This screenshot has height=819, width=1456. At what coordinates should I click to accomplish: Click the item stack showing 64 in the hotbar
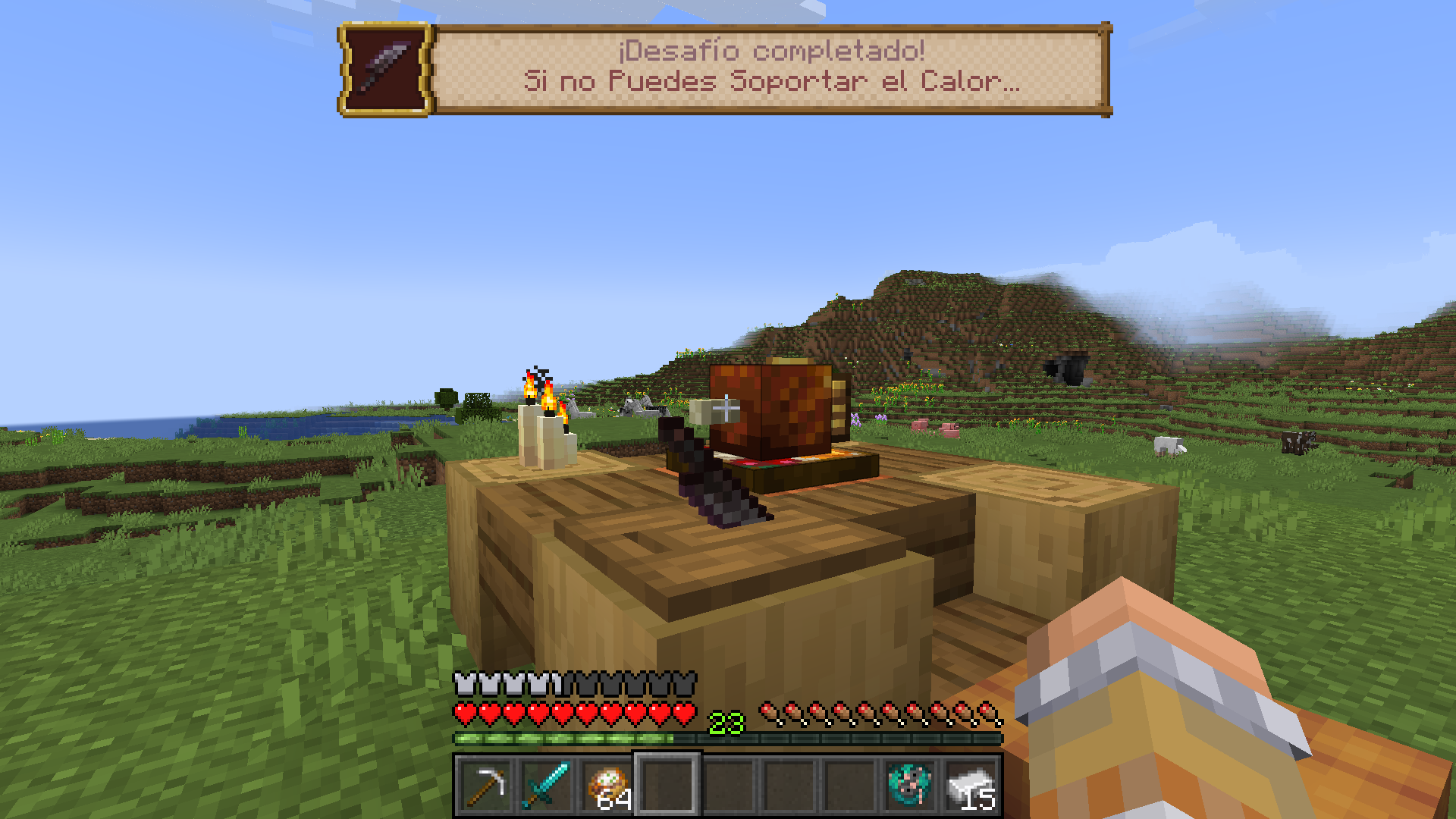coord(607,783)
